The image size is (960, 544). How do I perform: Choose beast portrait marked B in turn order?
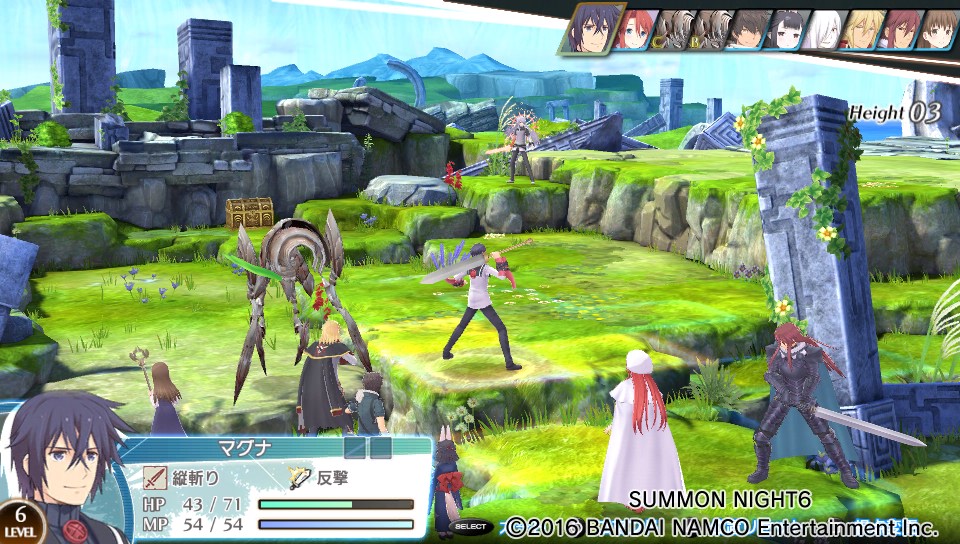click(708, 30)
